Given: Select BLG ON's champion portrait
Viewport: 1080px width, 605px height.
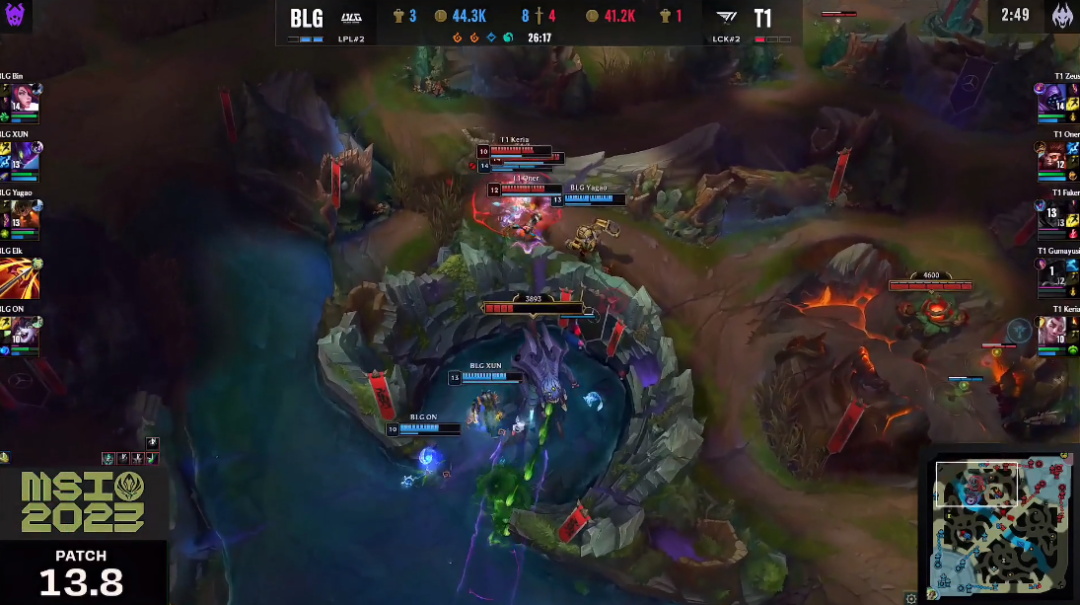Looking at the screenshot, I should [26, 332].
